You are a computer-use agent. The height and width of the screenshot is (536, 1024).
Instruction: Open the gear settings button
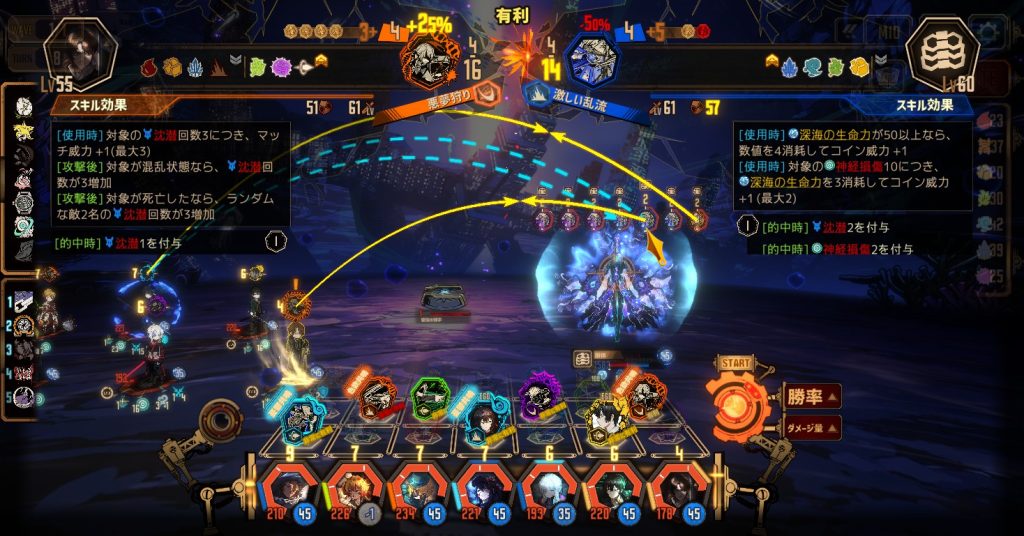(990, 30)
